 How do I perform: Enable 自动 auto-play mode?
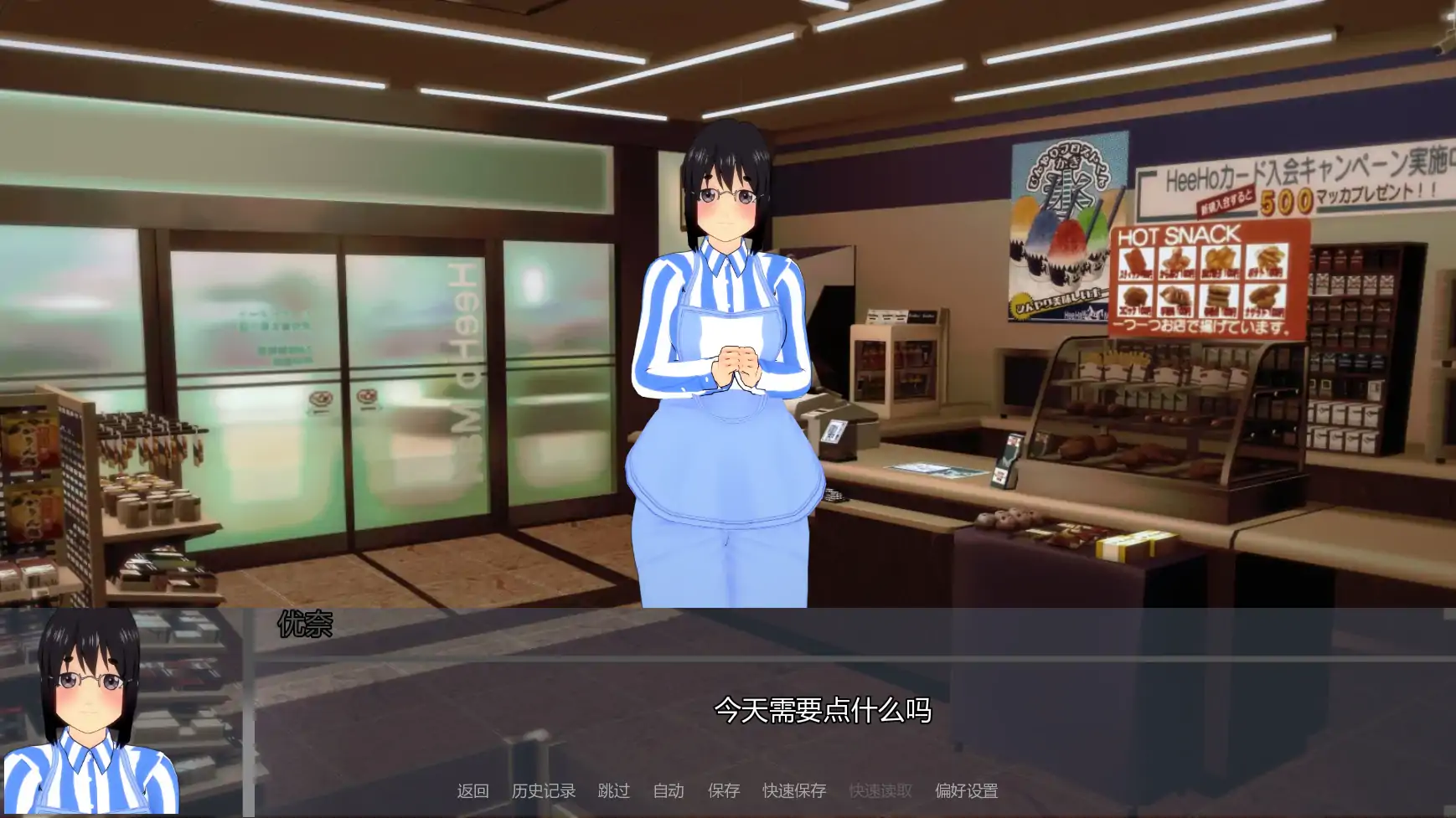coord(668,790)
